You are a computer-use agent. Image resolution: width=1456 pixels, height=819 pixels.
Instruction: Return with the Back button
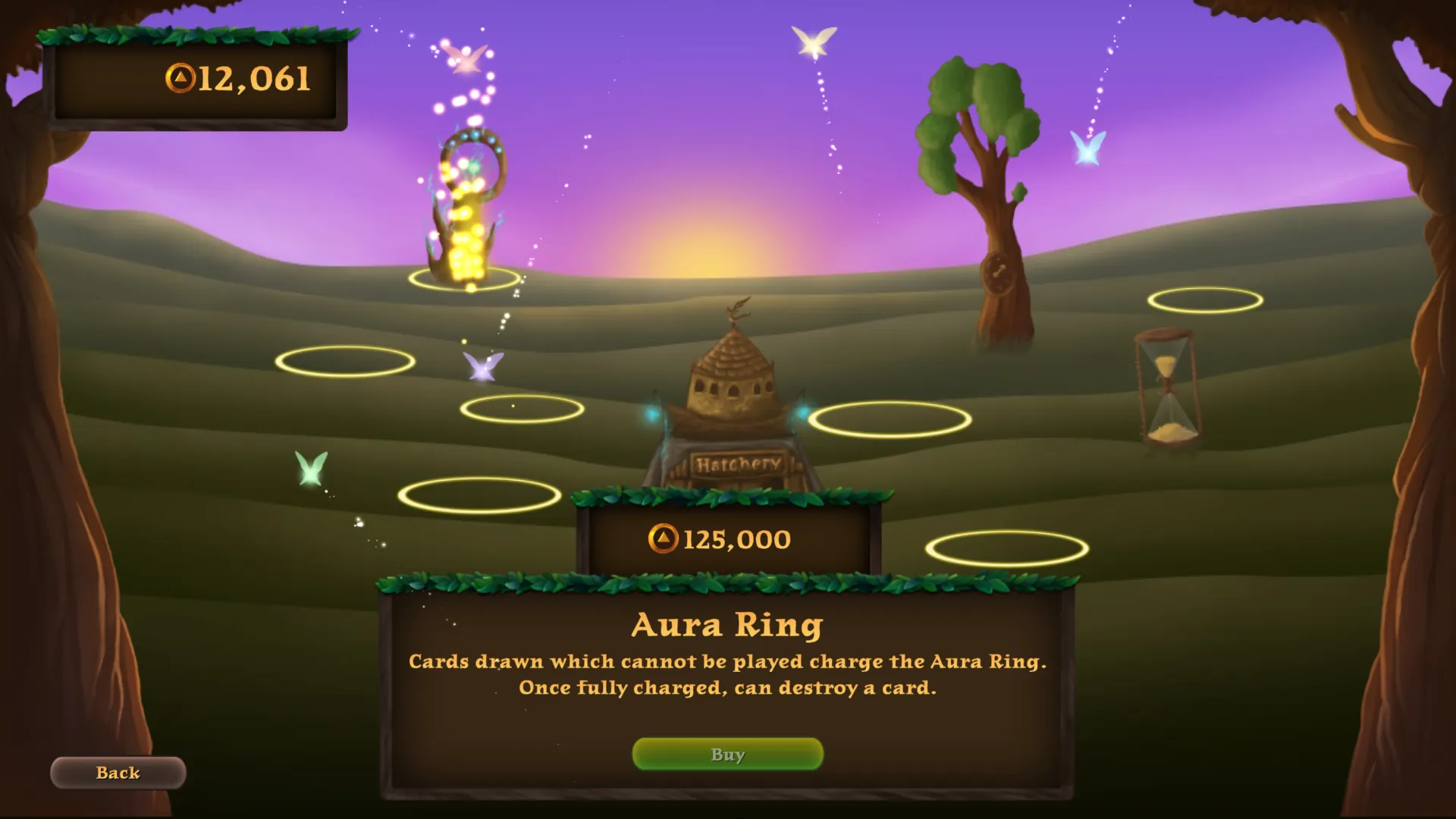(117, 773)
